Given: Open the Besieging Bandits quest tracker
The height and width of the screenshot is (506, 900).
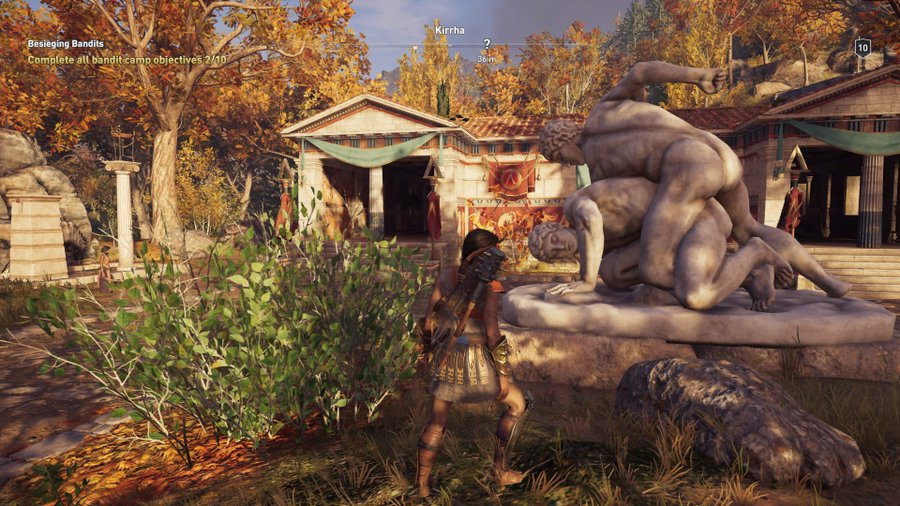Looking at the screenshot, I should coord(65,44).
